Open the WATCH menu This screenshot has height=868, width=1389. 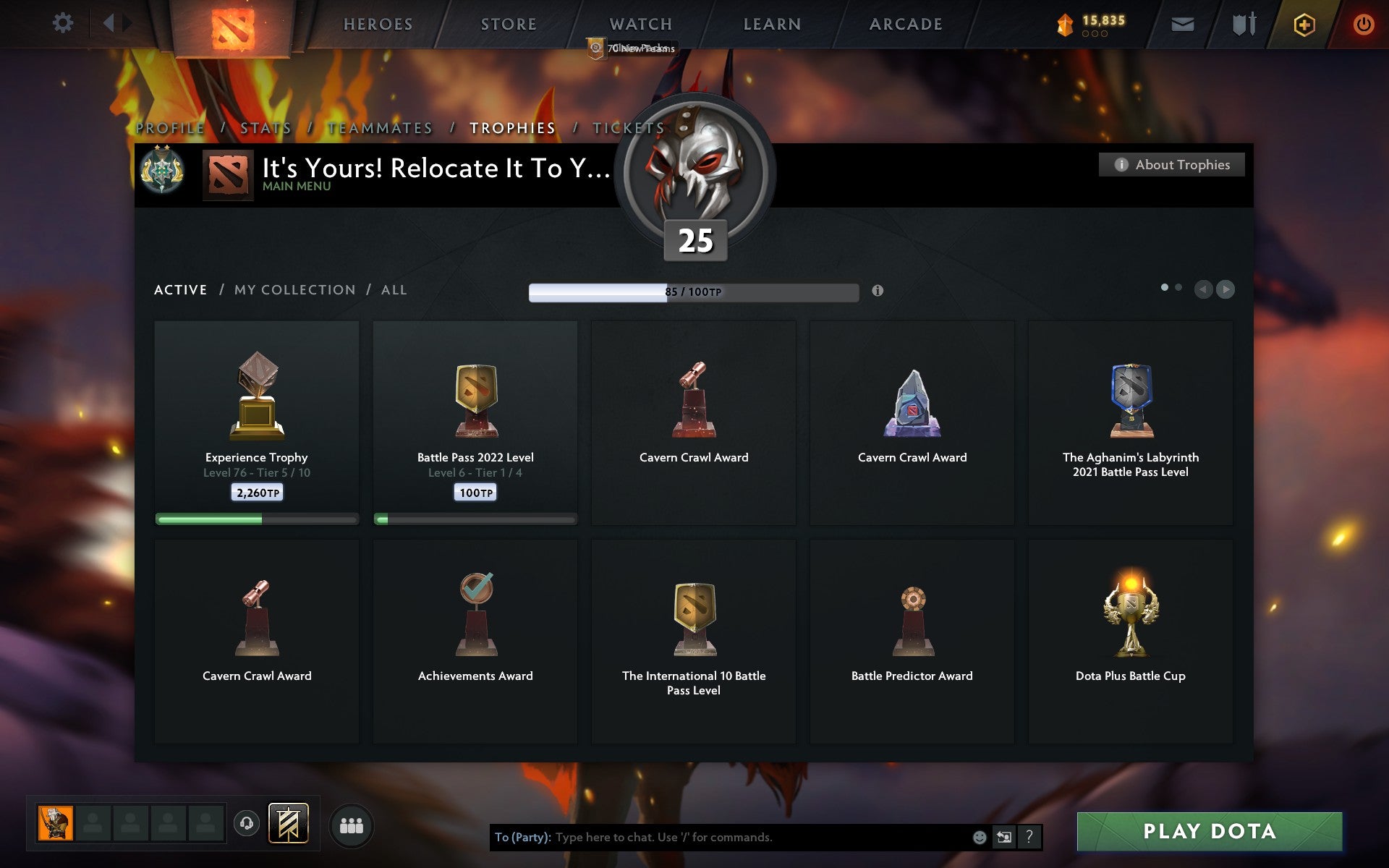(x=640, y=23)
